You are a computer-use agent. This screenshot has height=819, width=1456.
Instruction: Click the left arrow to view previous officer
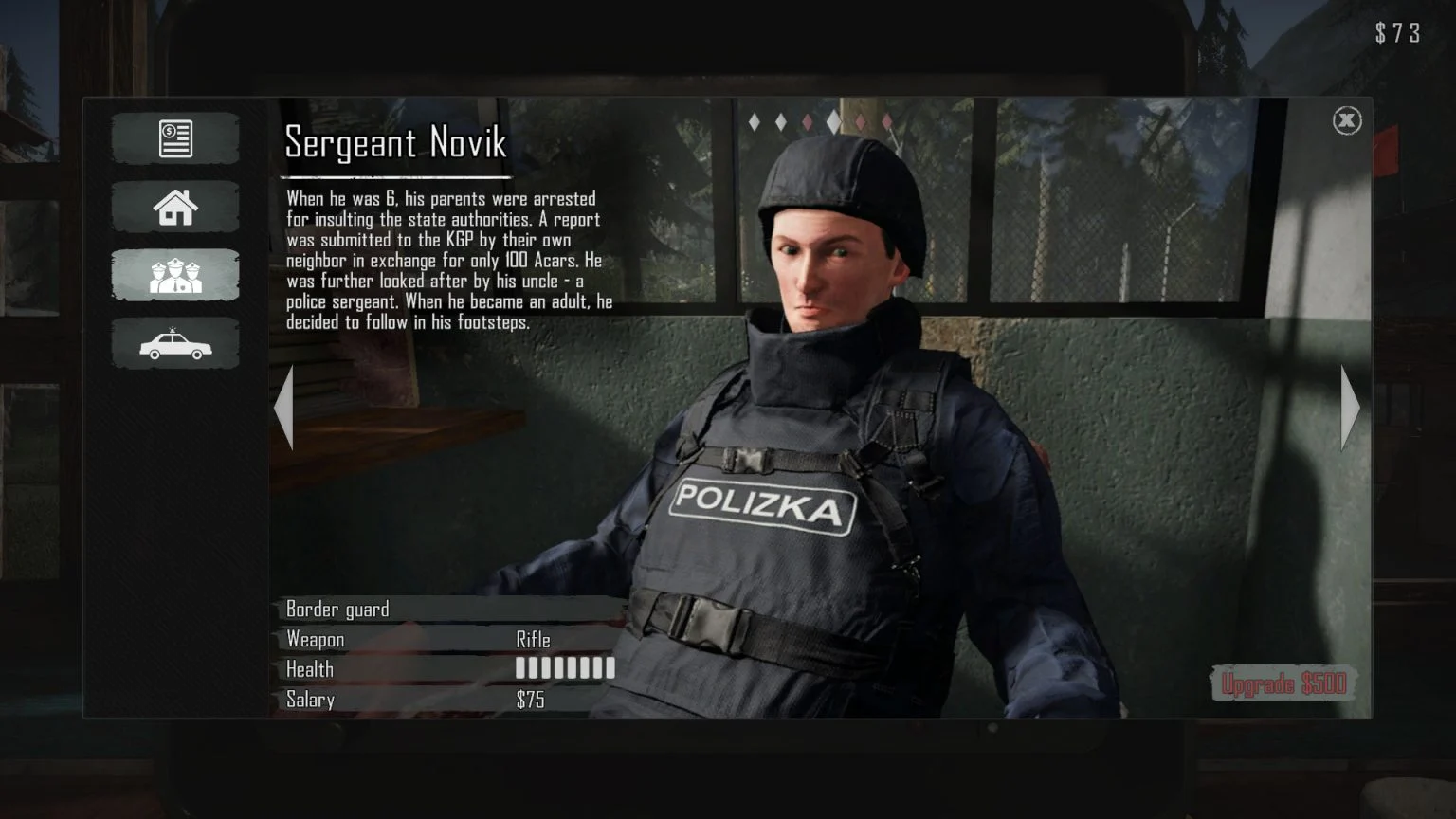pyautogui.click(x=283, y=409)
